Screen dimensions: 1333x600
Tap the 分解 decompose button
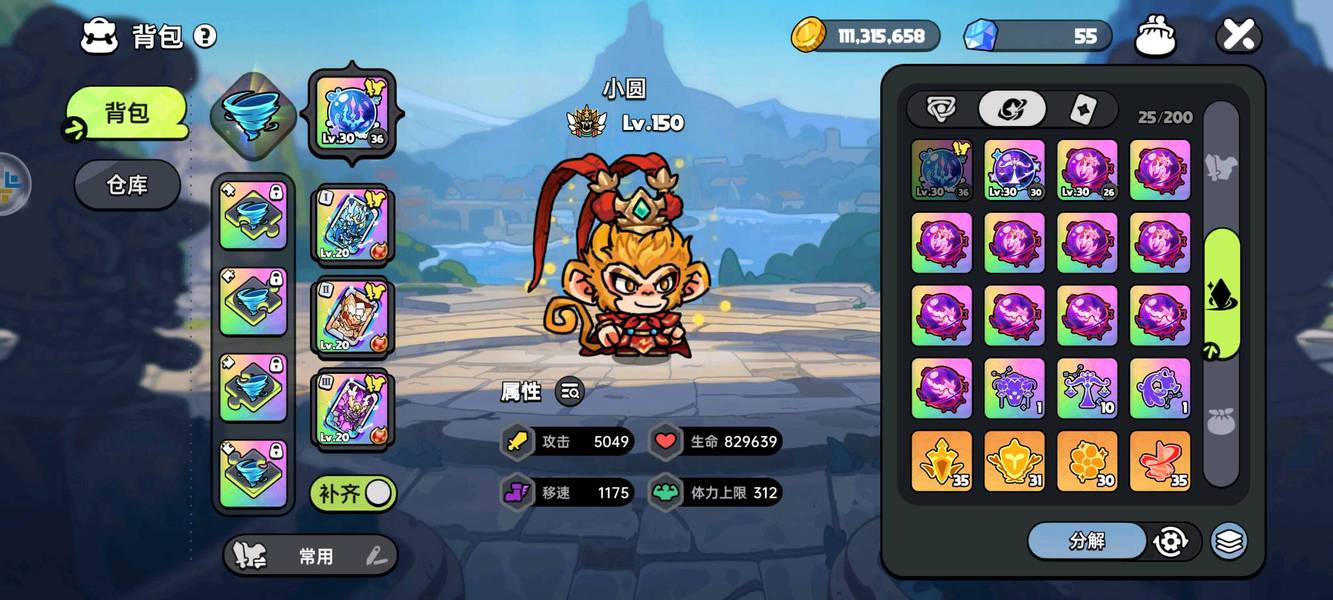[1087, 541]
